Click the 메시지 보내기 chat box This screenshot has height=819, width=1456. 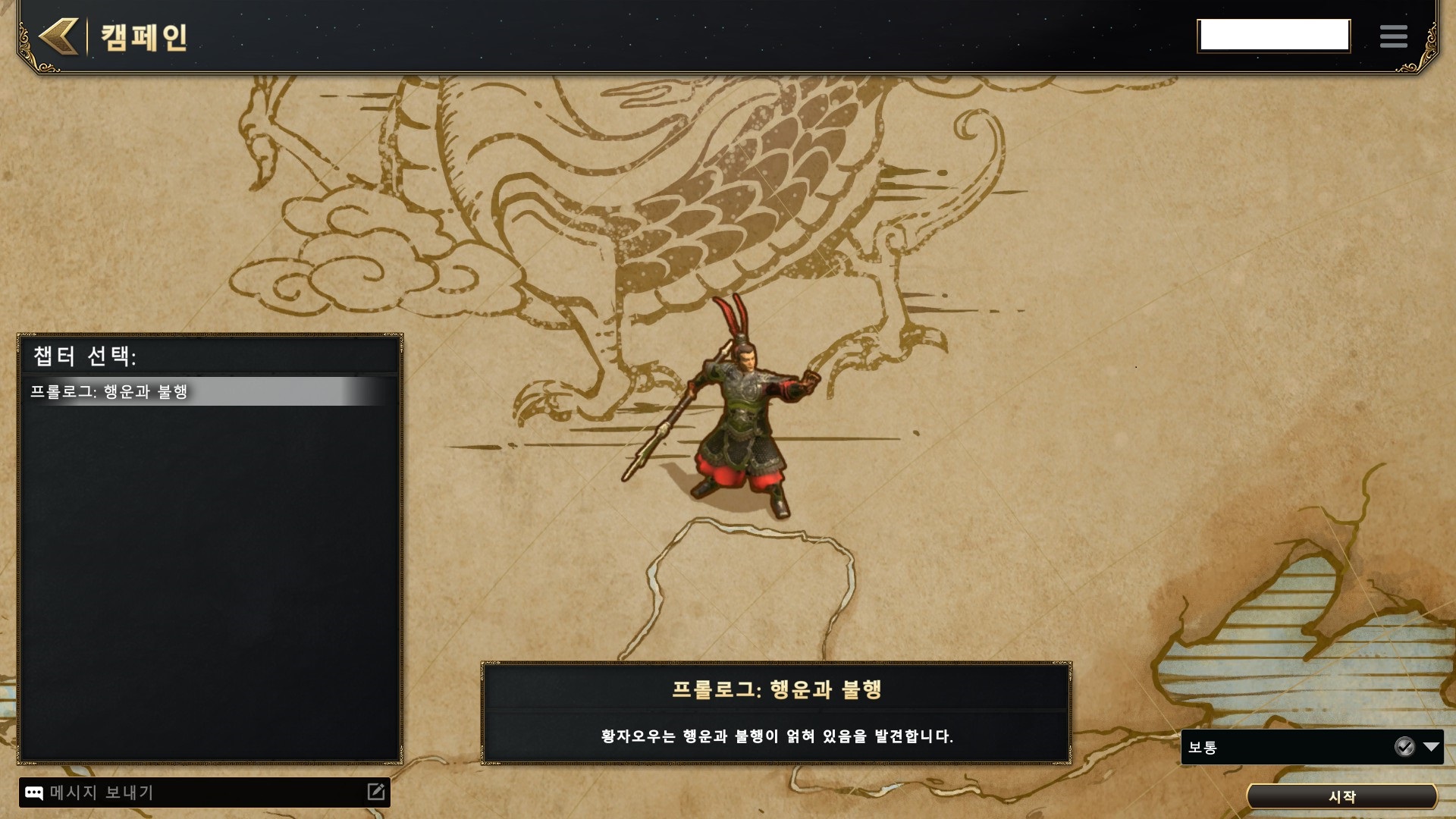197,792
